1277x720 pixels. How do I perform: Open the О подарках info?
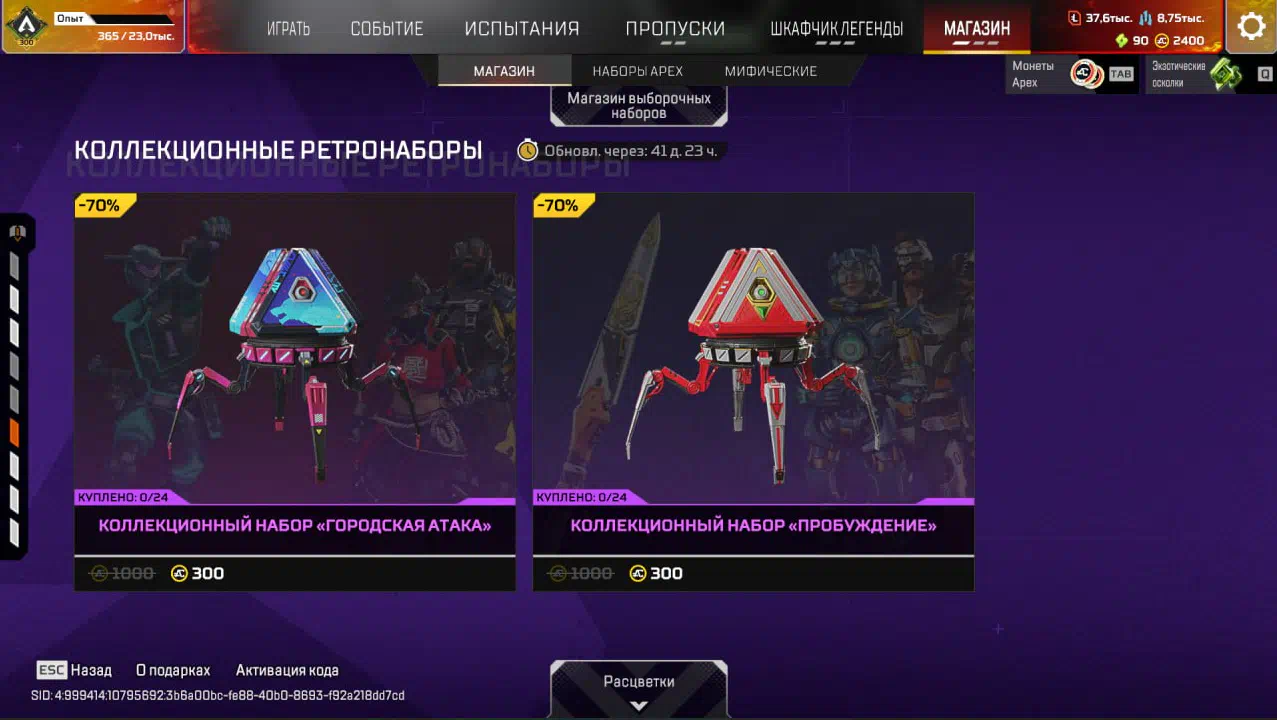pyautogui.click(x=173, y=670)
